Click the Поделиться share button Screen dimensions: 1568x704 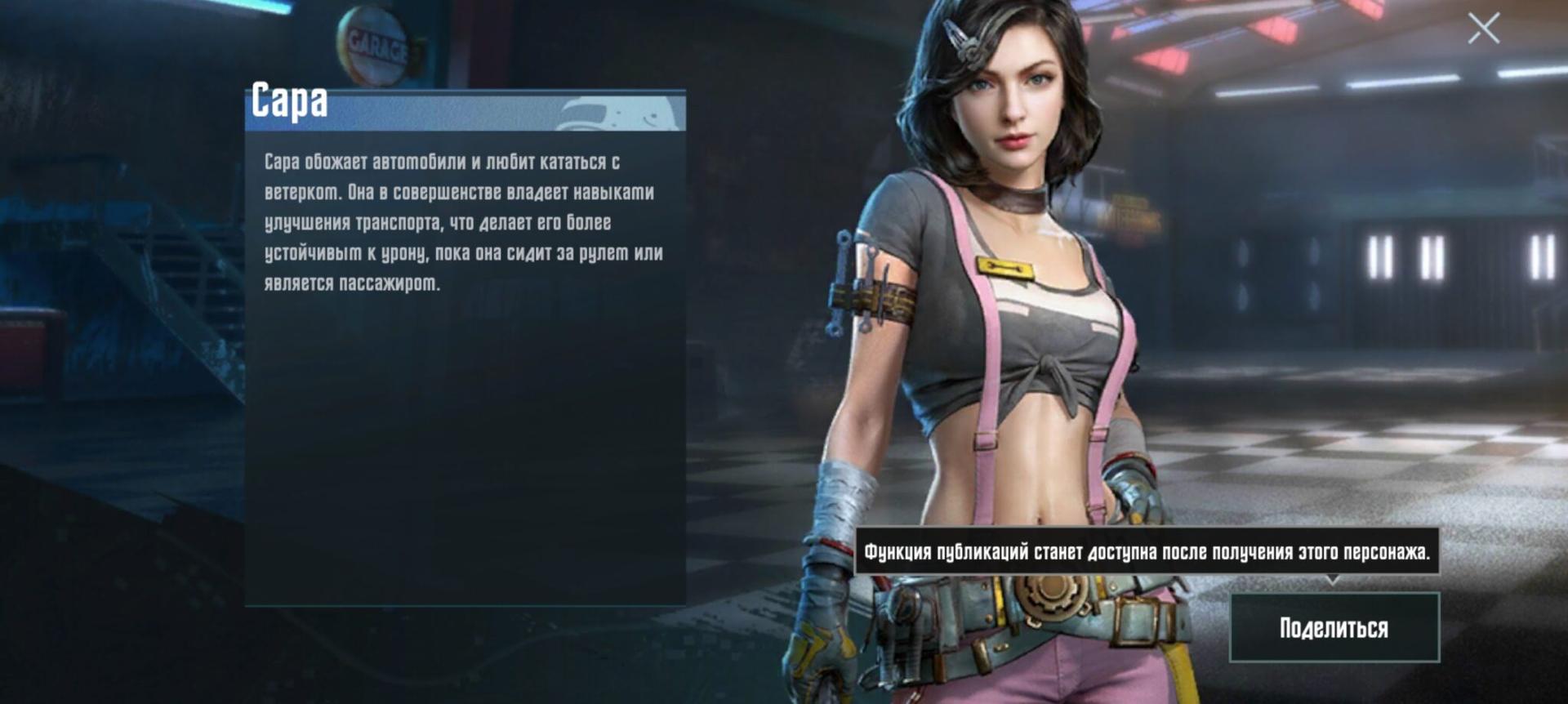1334,627
